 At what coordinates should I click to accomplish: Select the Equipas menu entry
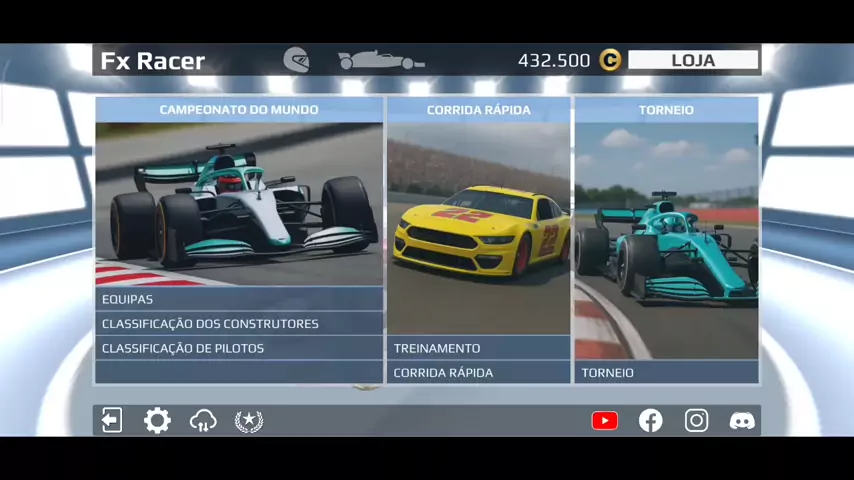click(239, 299)
